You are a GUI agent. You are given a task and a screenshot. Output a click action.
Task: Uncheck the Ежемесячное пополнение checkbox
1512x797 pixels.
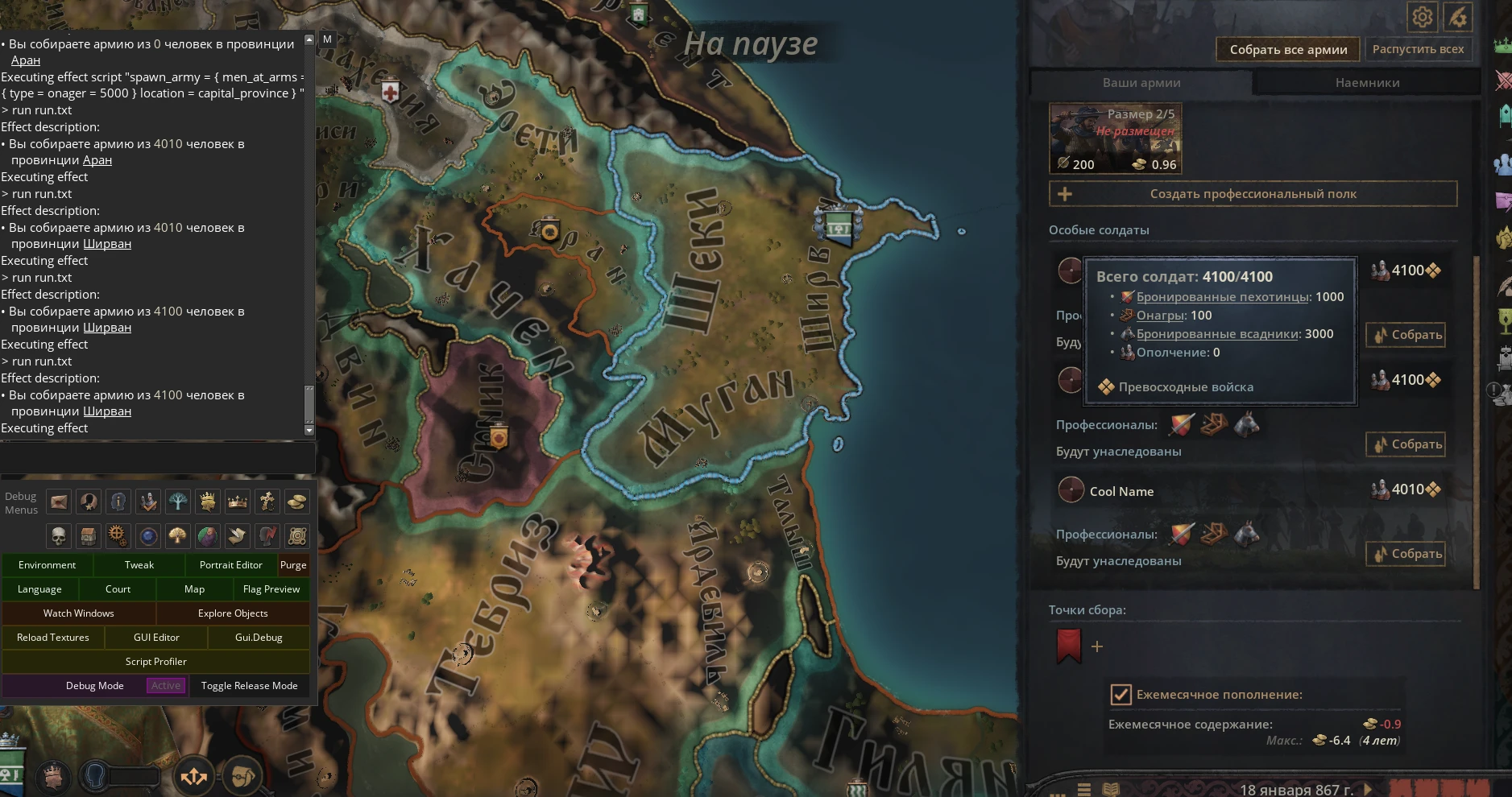point(1120,694)
